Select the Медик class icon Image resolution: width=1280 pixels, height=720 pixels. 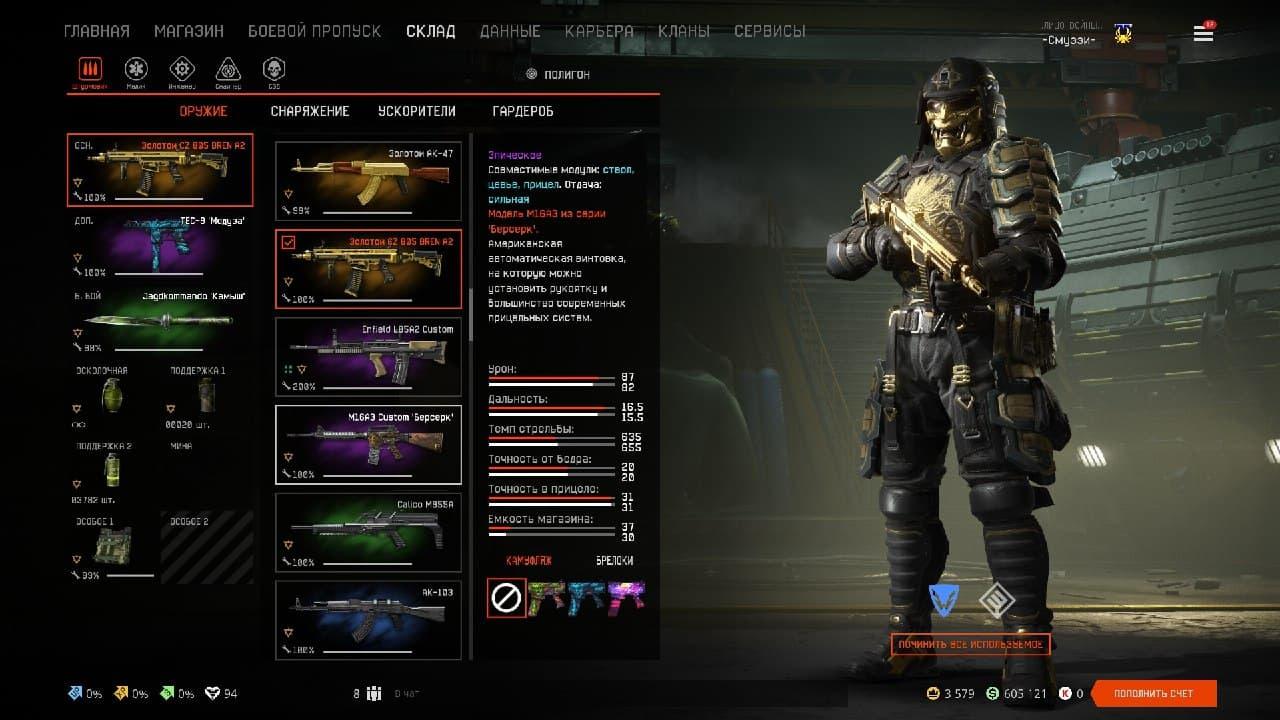(x=136, y=69)
